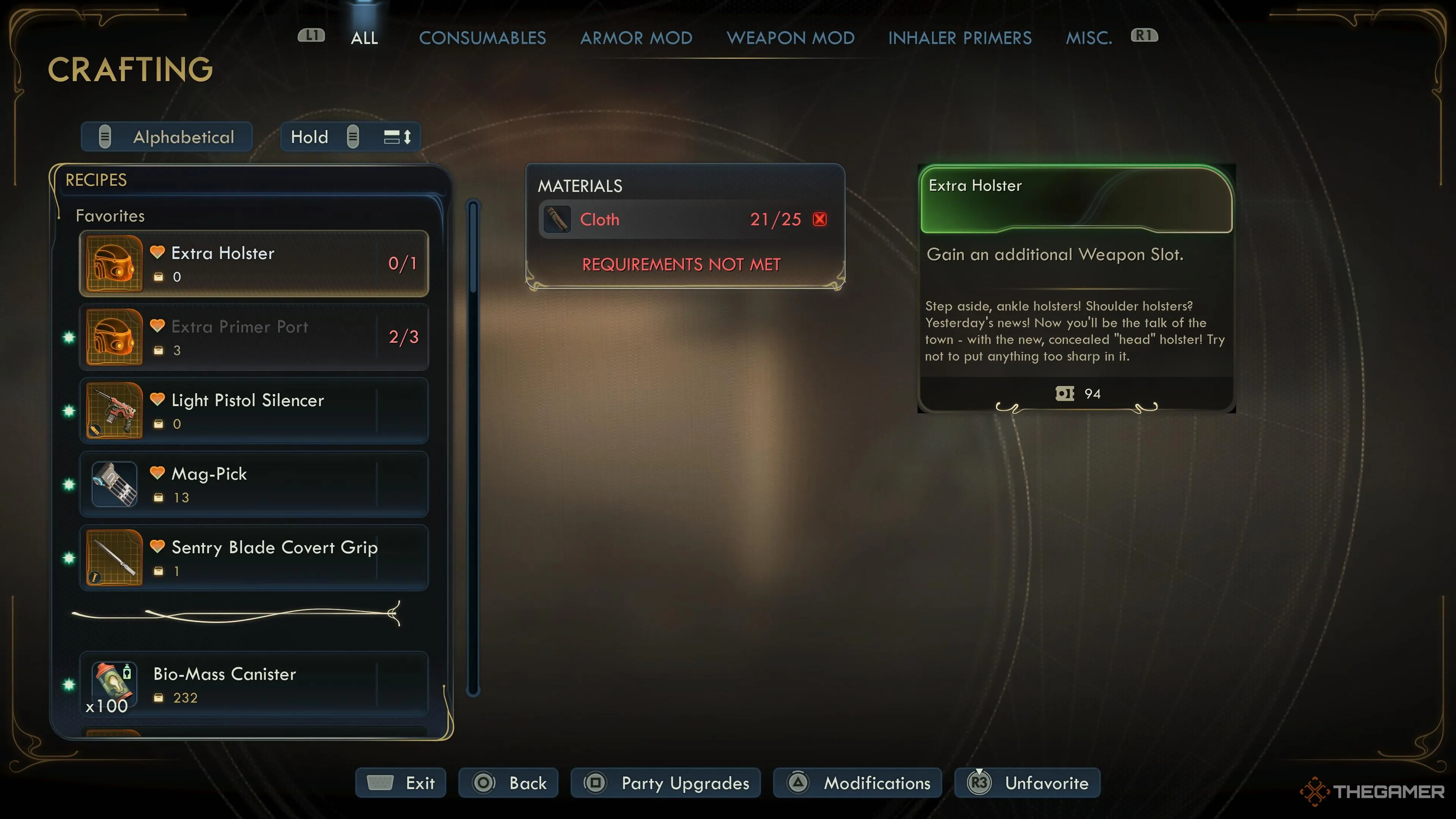1456x819 pixels.
Task: Select the Mag-Pick recipe thumbnail icon
Action: pyautogui.click(x=114, y=485)
